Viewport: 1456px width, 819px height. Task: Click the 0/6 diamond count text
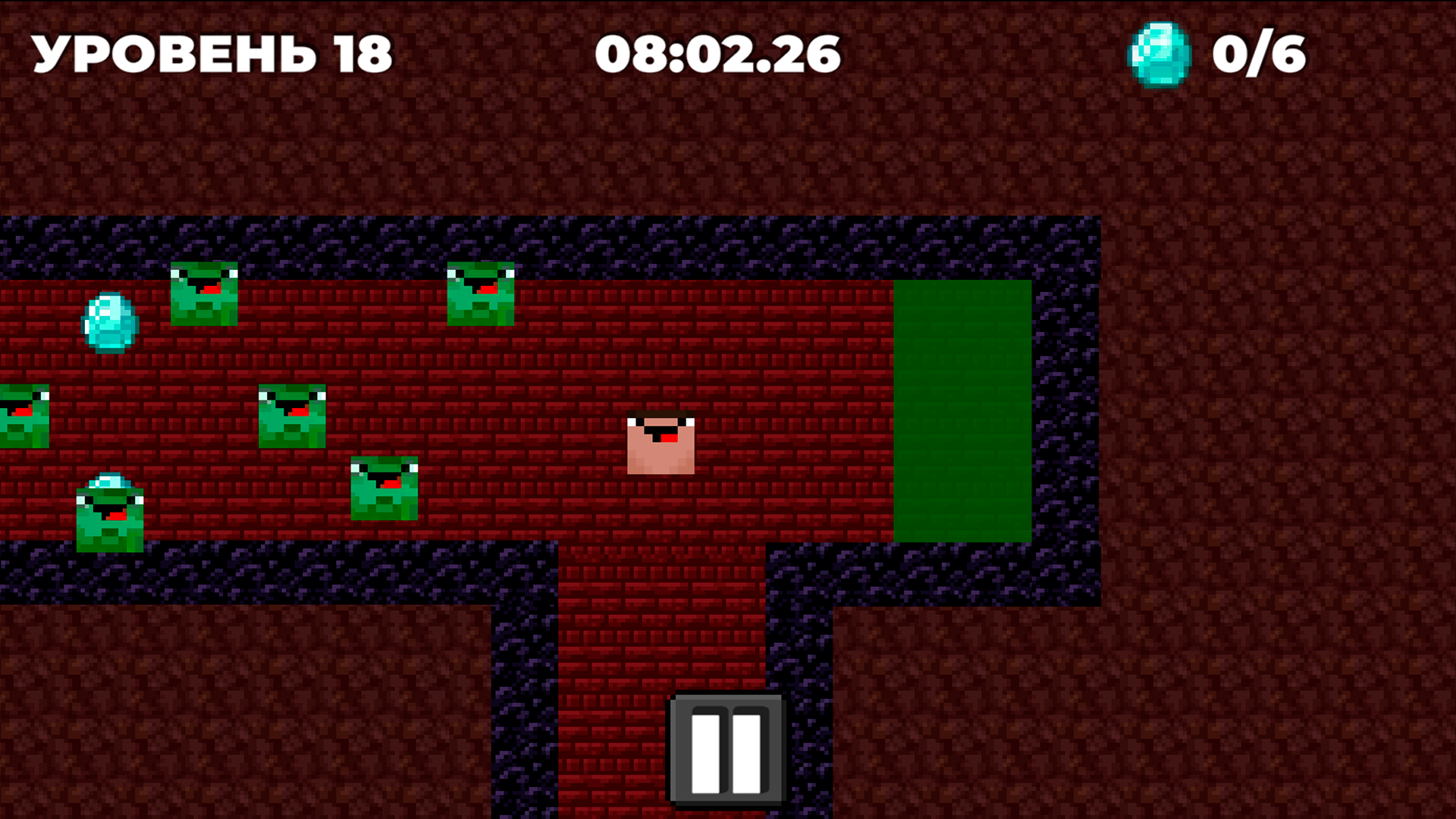tap(1260, 53)
